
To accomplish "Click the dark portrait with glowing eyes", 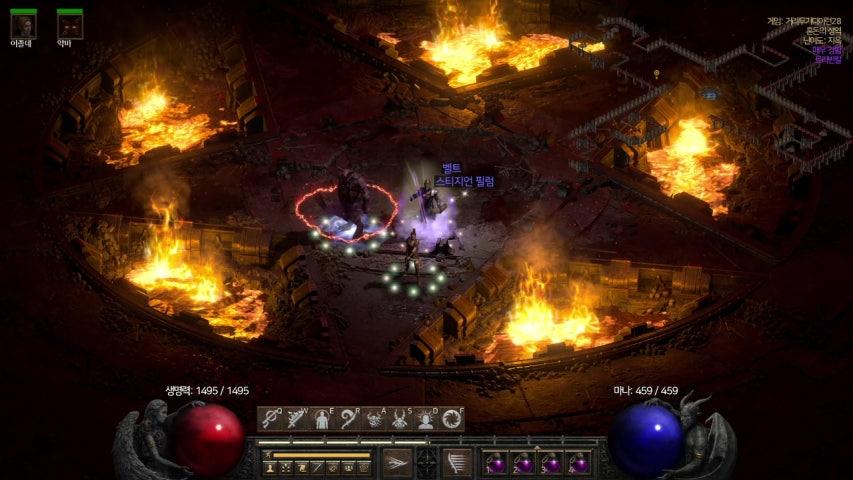I will tap(69, 24).
